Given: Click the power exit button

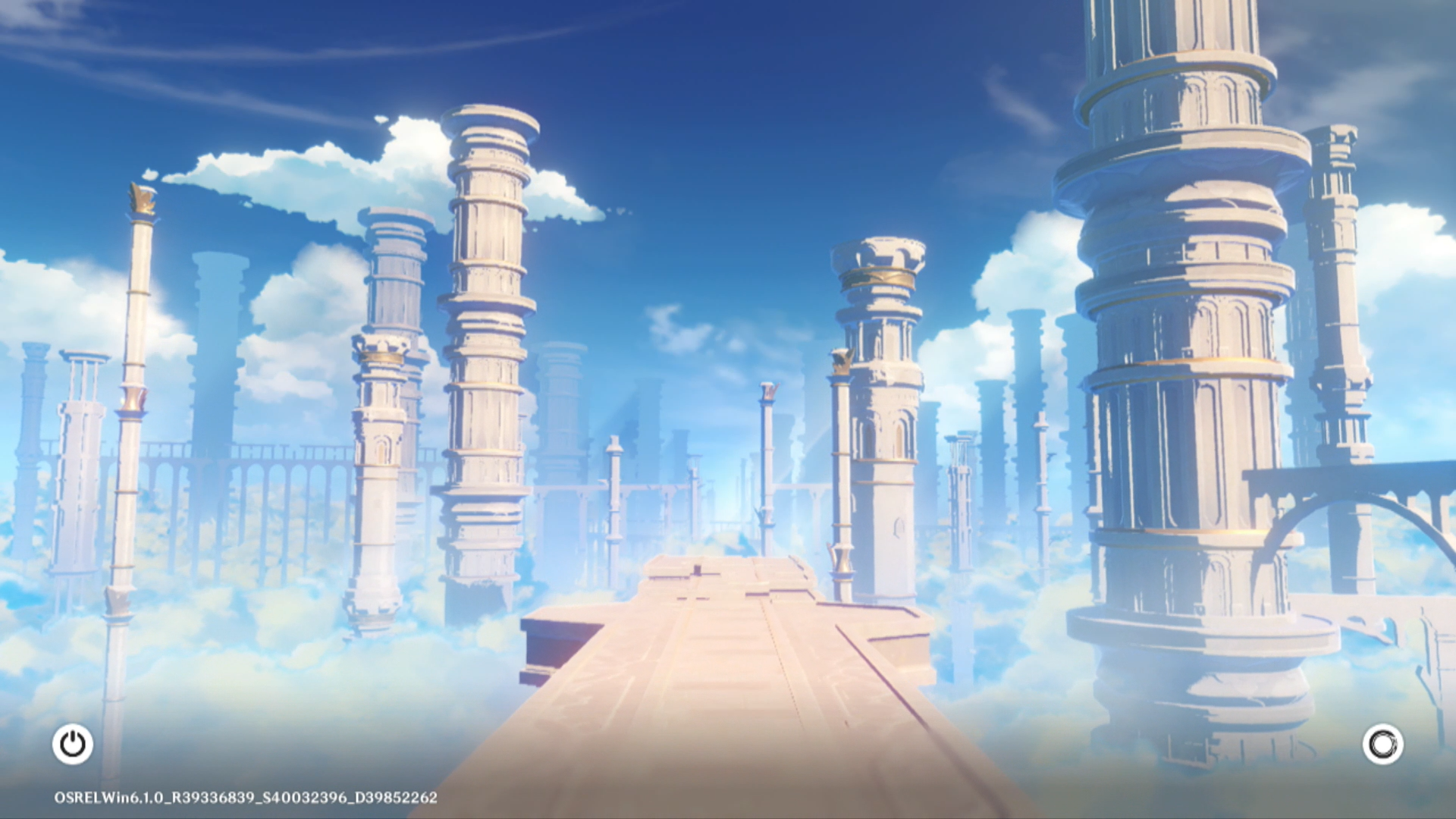Looking at the screenshot, I should pos(73,744).
